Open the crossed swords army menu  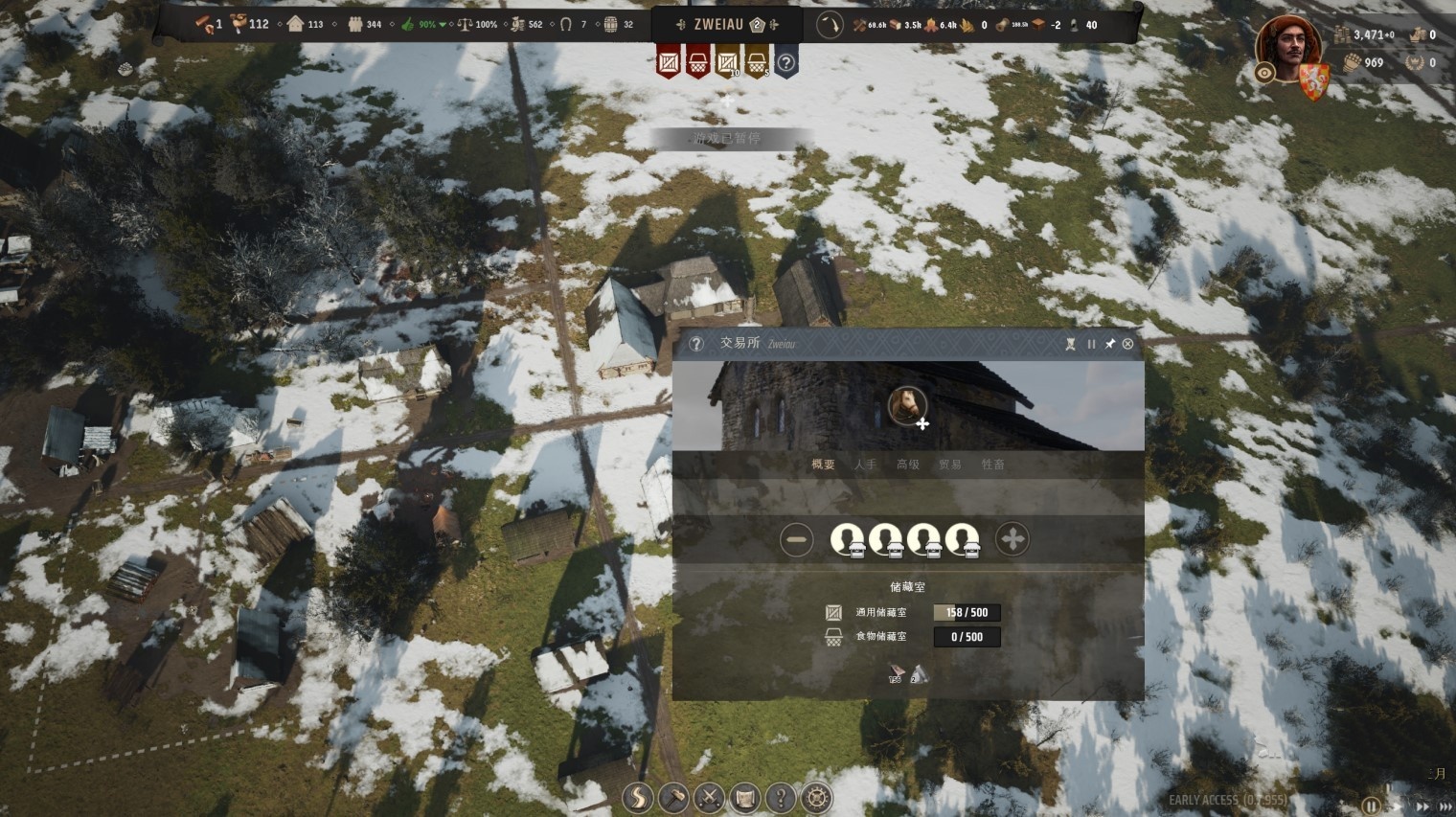click(709, 798)
